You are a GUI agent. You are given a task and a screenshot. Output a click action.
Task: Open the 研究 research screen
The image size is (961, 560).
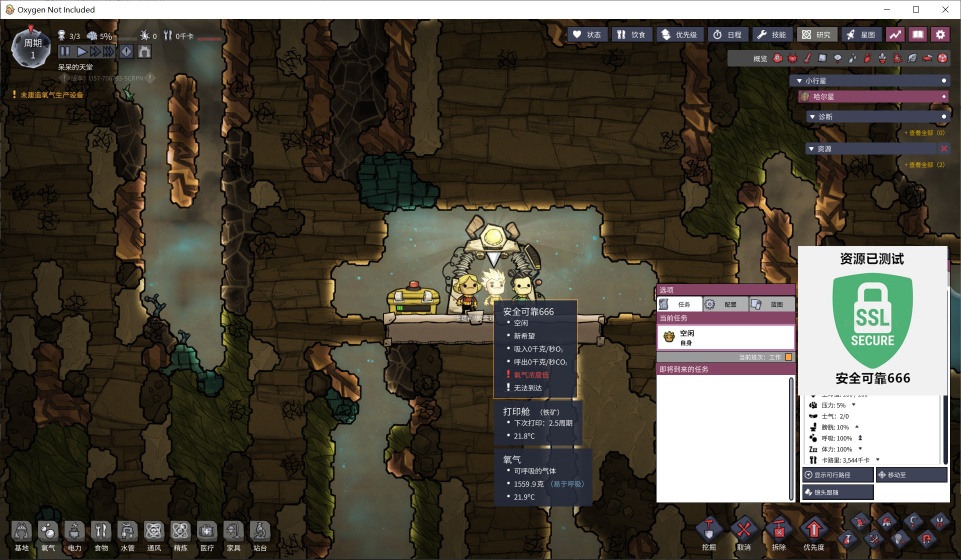pos(817,34)
